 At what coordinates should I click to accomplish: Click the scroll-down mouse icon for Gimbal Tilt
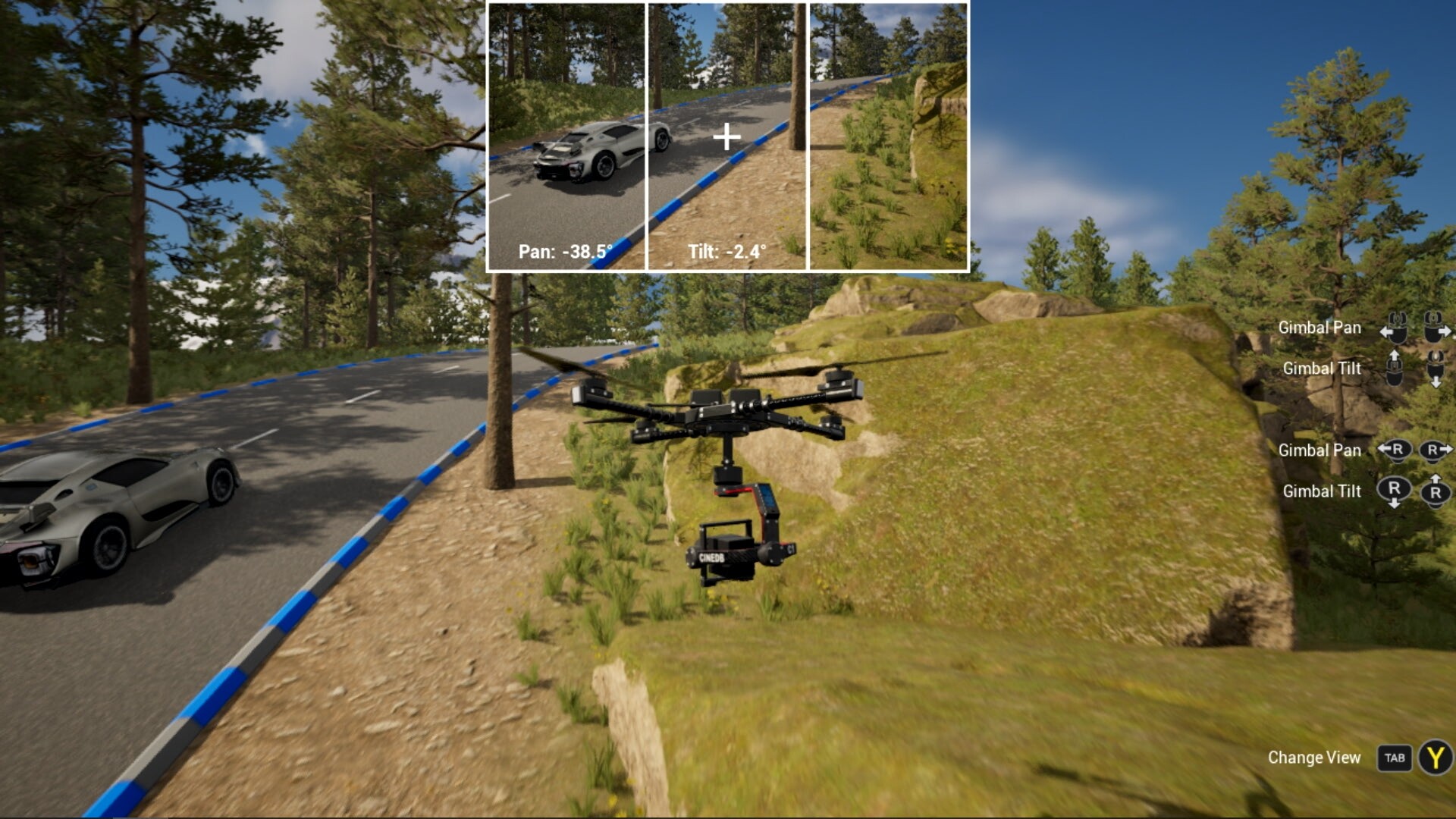[x=1436, y=369]
